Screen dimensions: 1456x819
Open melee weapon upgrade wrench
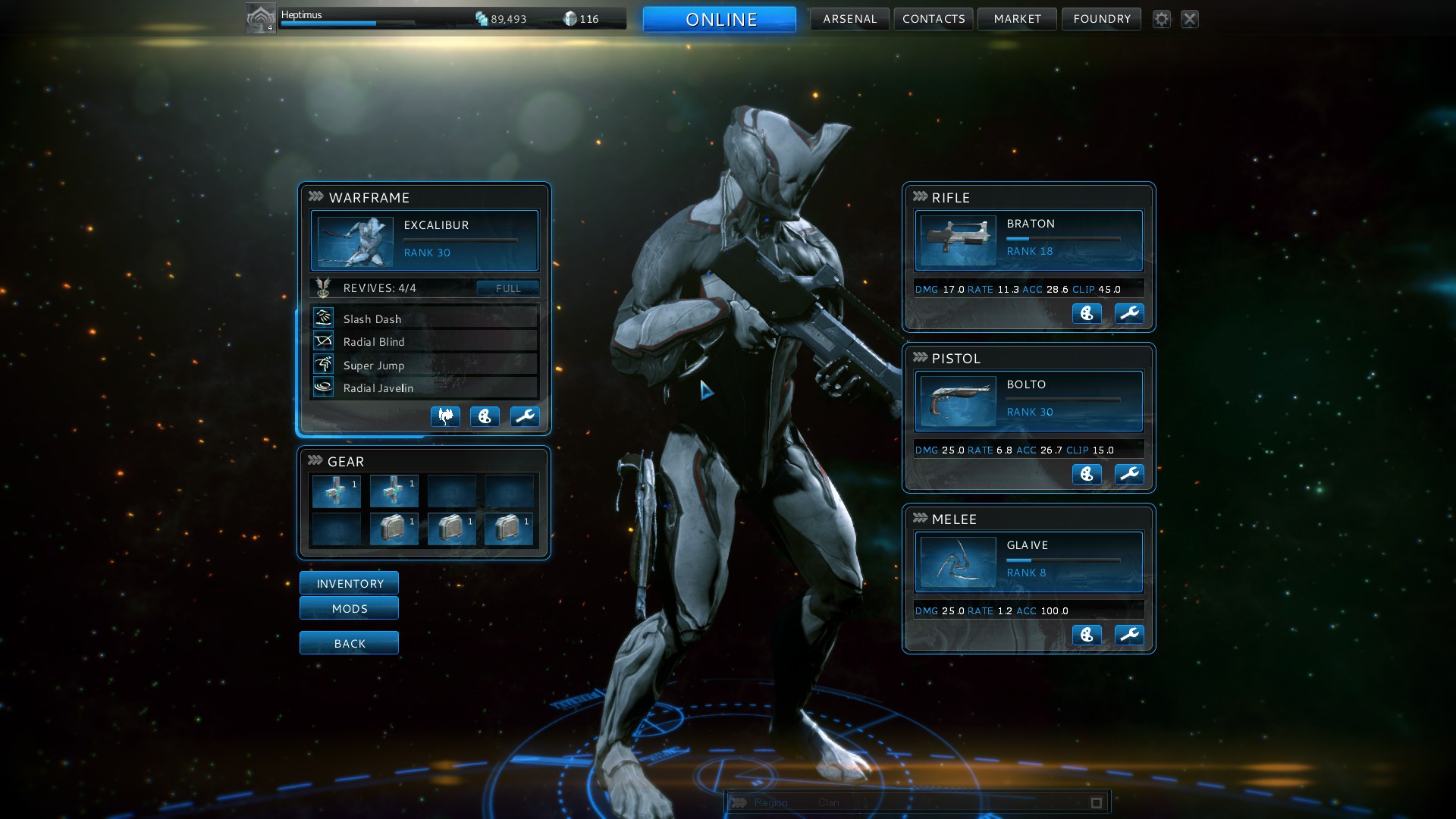1129,635
